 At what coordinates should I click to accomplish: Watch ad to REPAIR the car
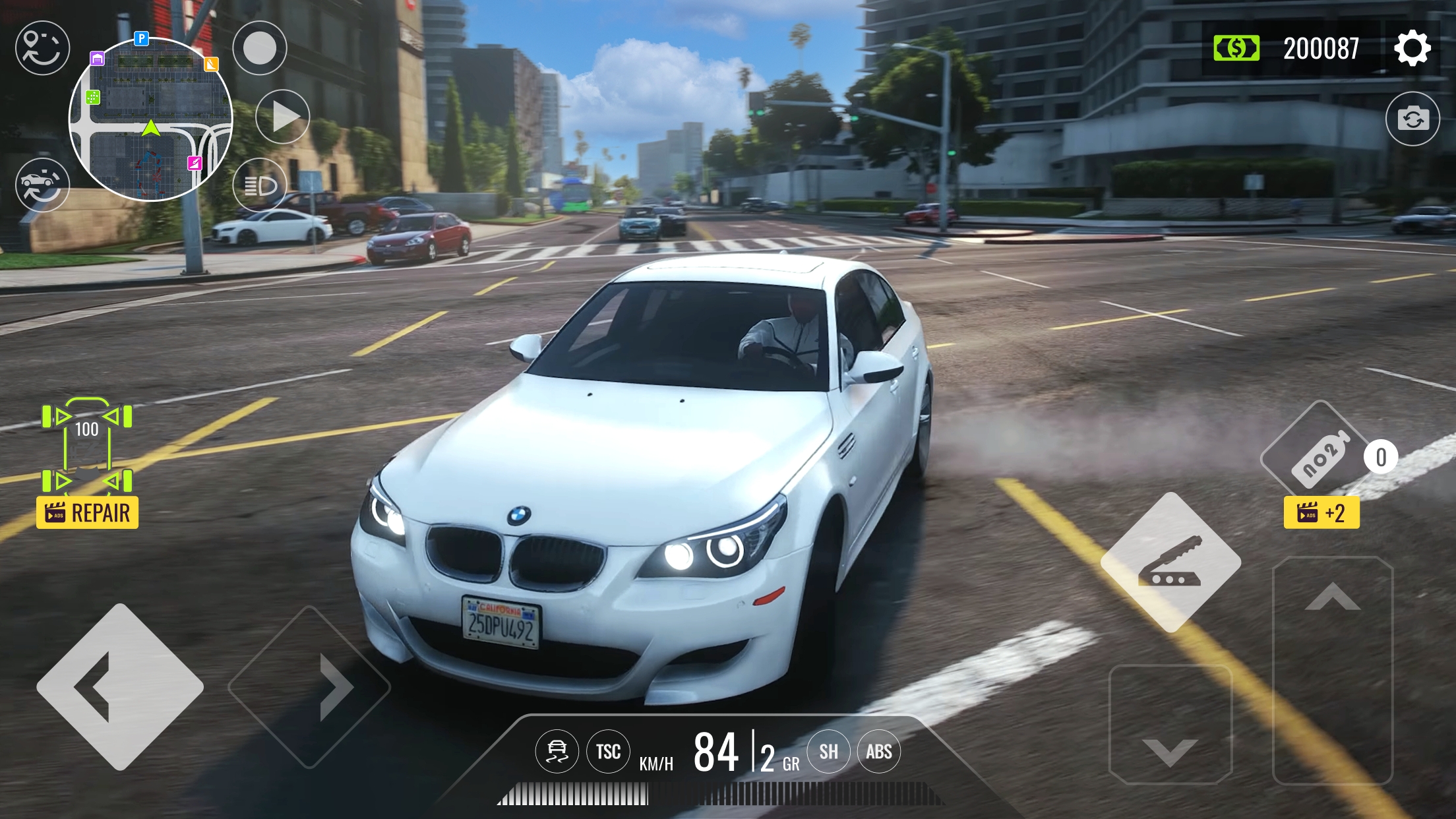(x=88, y=512)
